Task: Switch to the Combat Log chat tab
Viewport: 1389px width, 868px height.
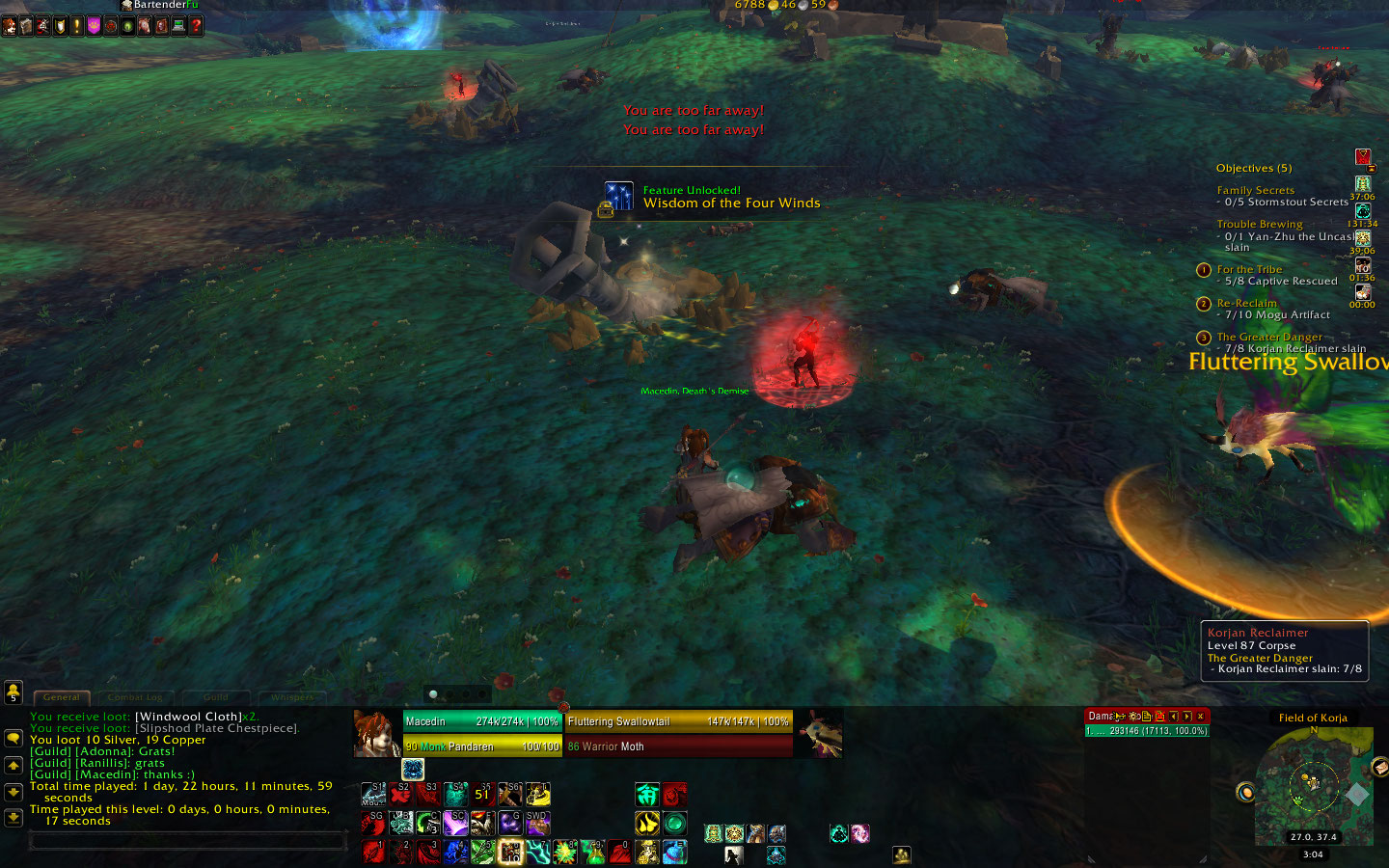Action: click(135, 697)
